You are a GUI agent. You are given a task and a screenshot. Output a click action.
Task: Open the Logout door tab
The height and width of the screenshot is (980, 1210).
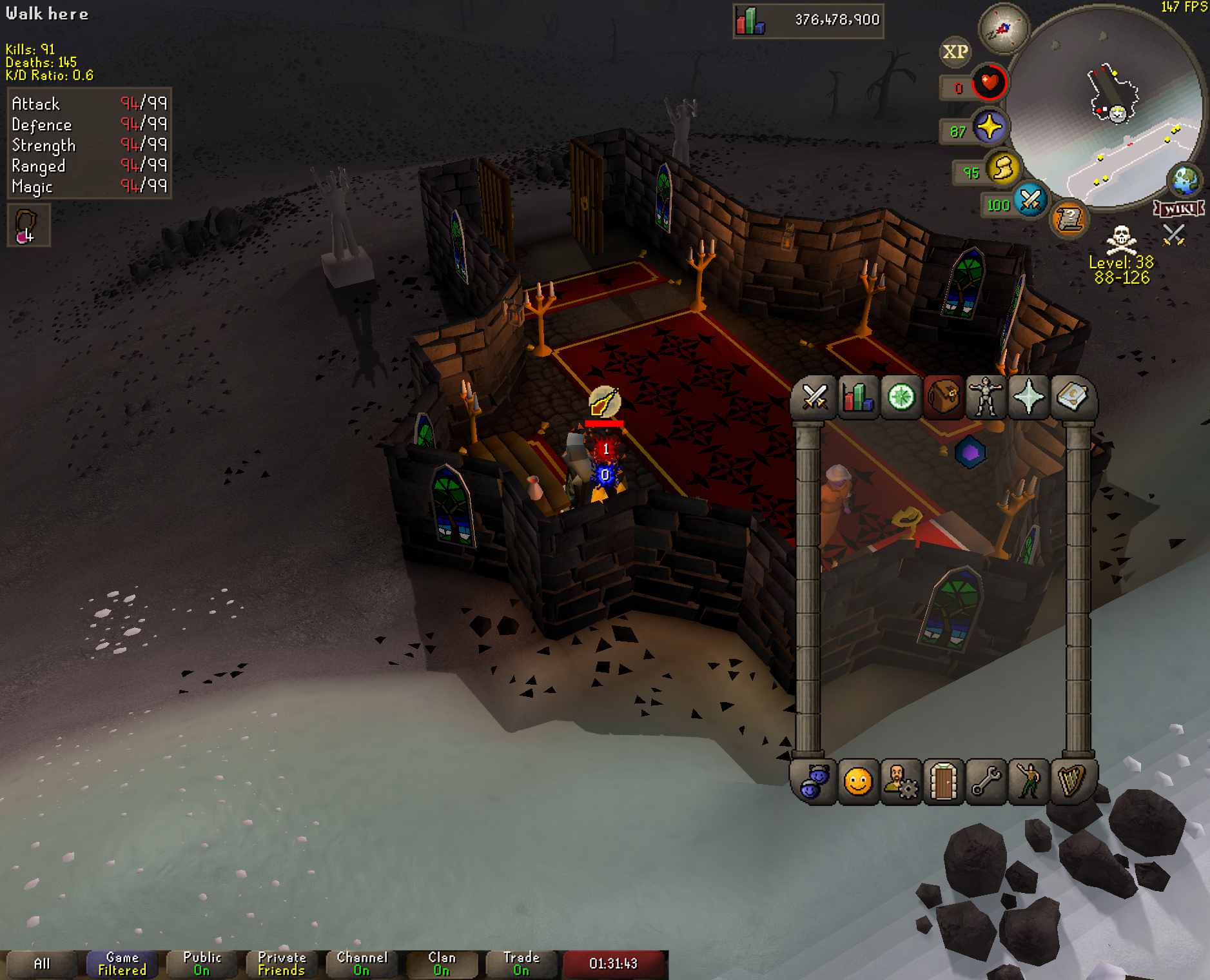[x=943, y=782]
